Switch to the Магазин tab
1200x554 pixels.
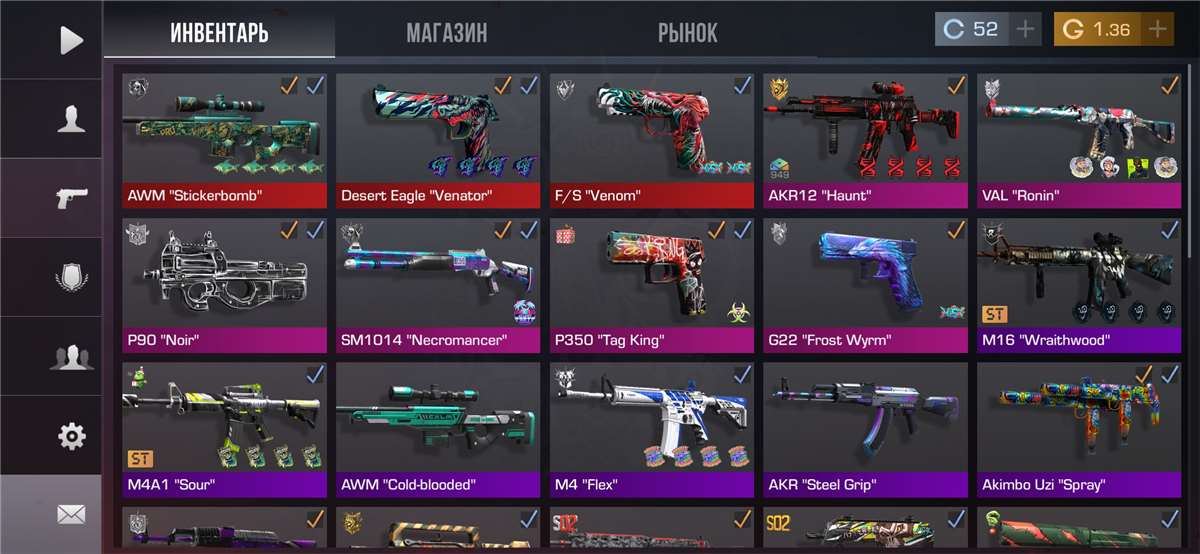pyautogui.click(x=446, y=32)
